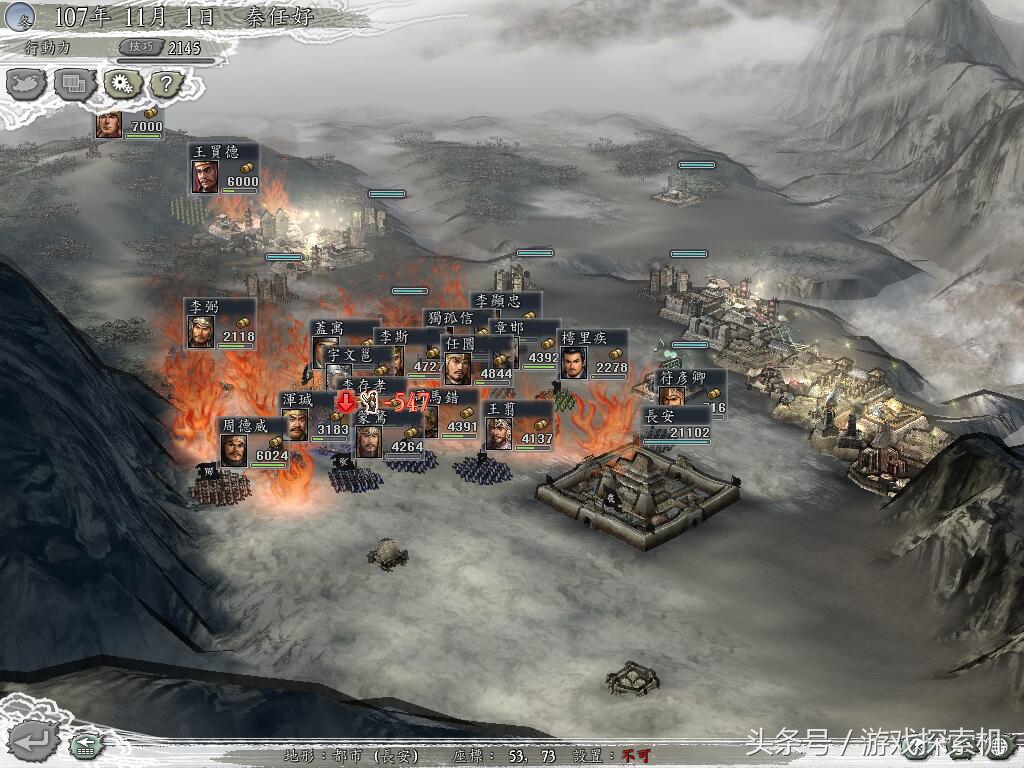
Task: Click the small arrow-over-grid button
Action: [87, 745]
